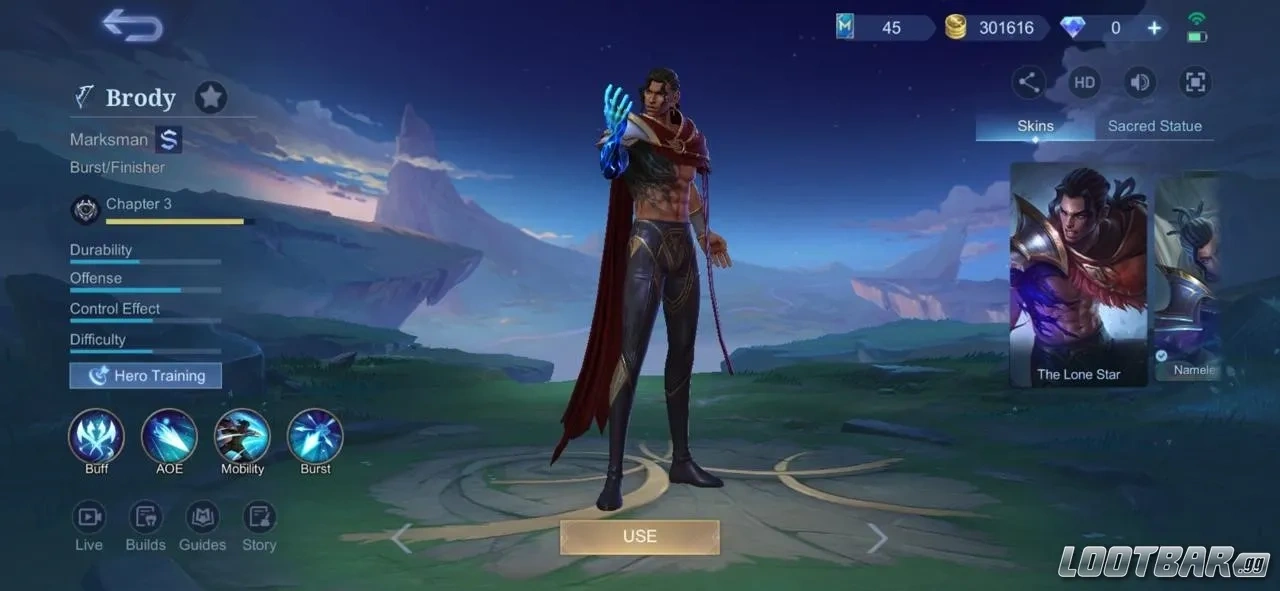Toggle the hero voice speaker icon
The width and height of the screenshot is (1280, 591).
click(x=1139, y=82)
